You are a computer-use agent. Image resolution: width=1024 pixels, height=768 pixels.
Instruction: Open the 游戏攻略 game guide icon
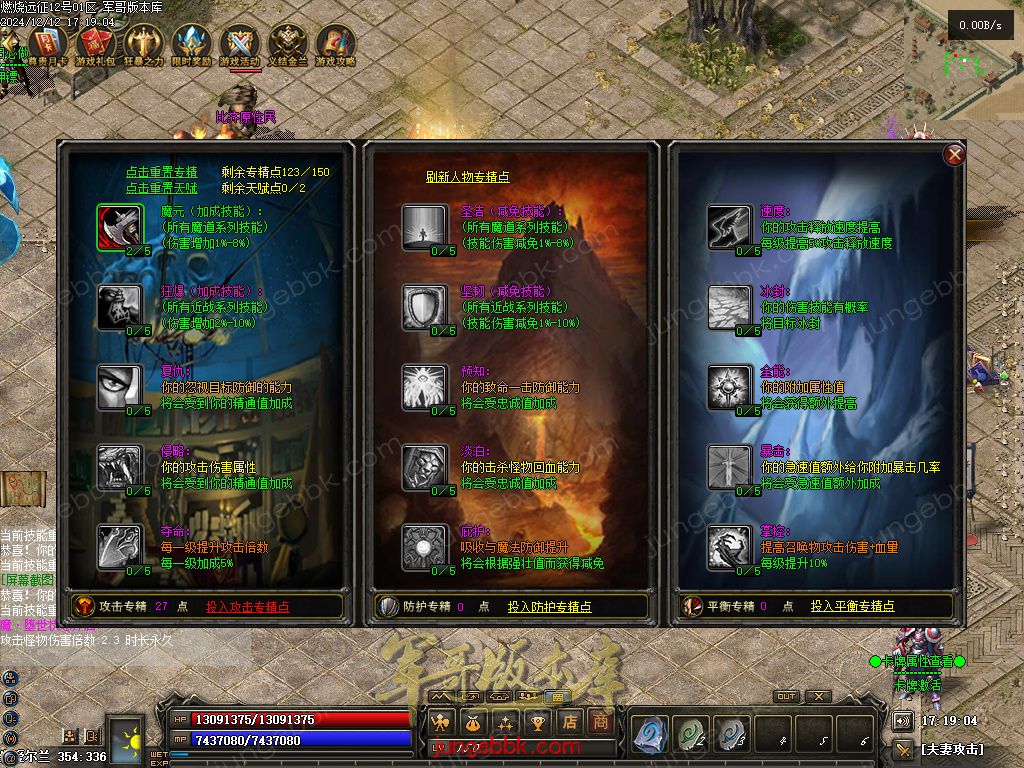point(335,45)
